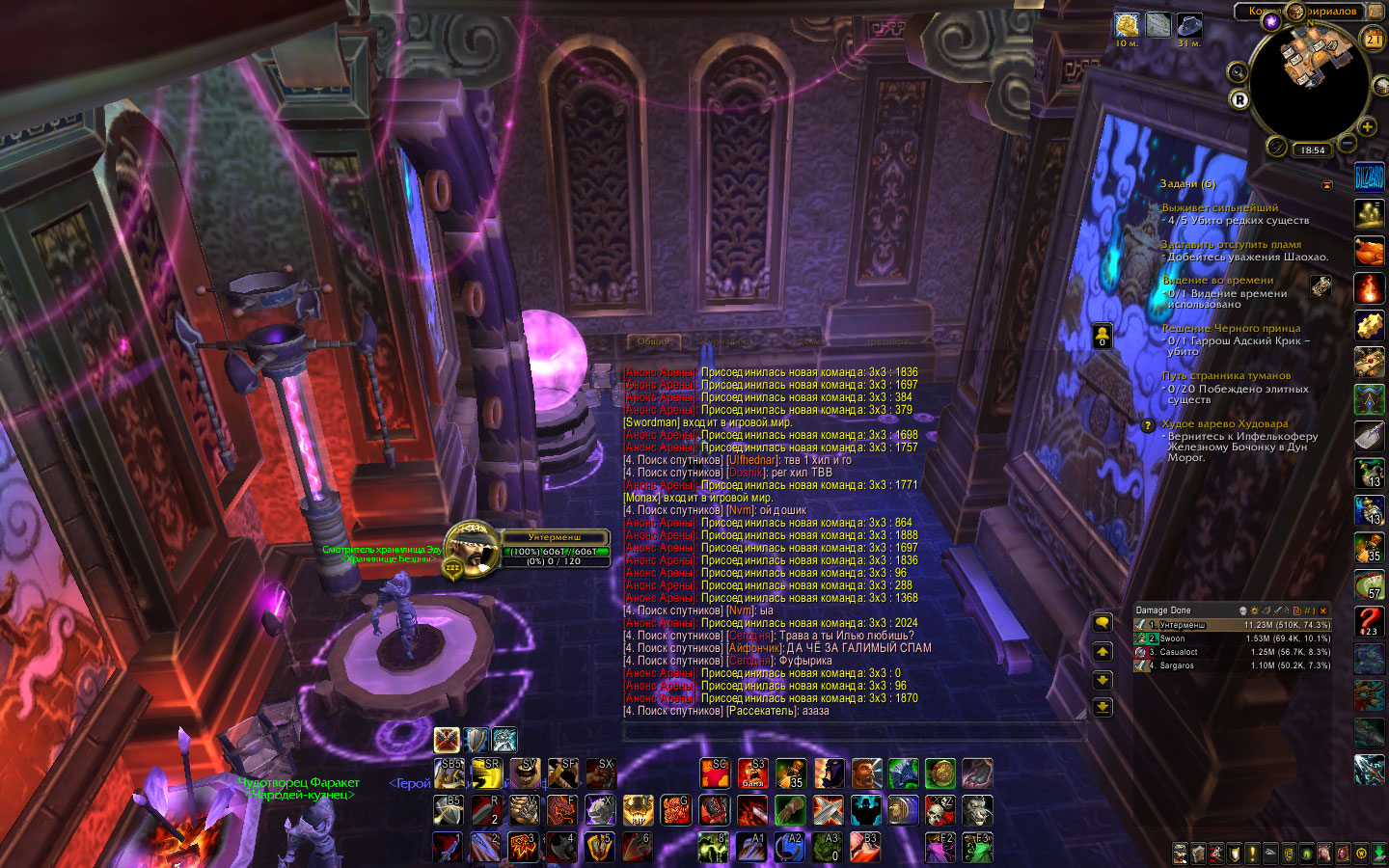Switch to the Общий chat tab
The image size is (1389, 868).
pyautogui.click(x=653, y=341)
